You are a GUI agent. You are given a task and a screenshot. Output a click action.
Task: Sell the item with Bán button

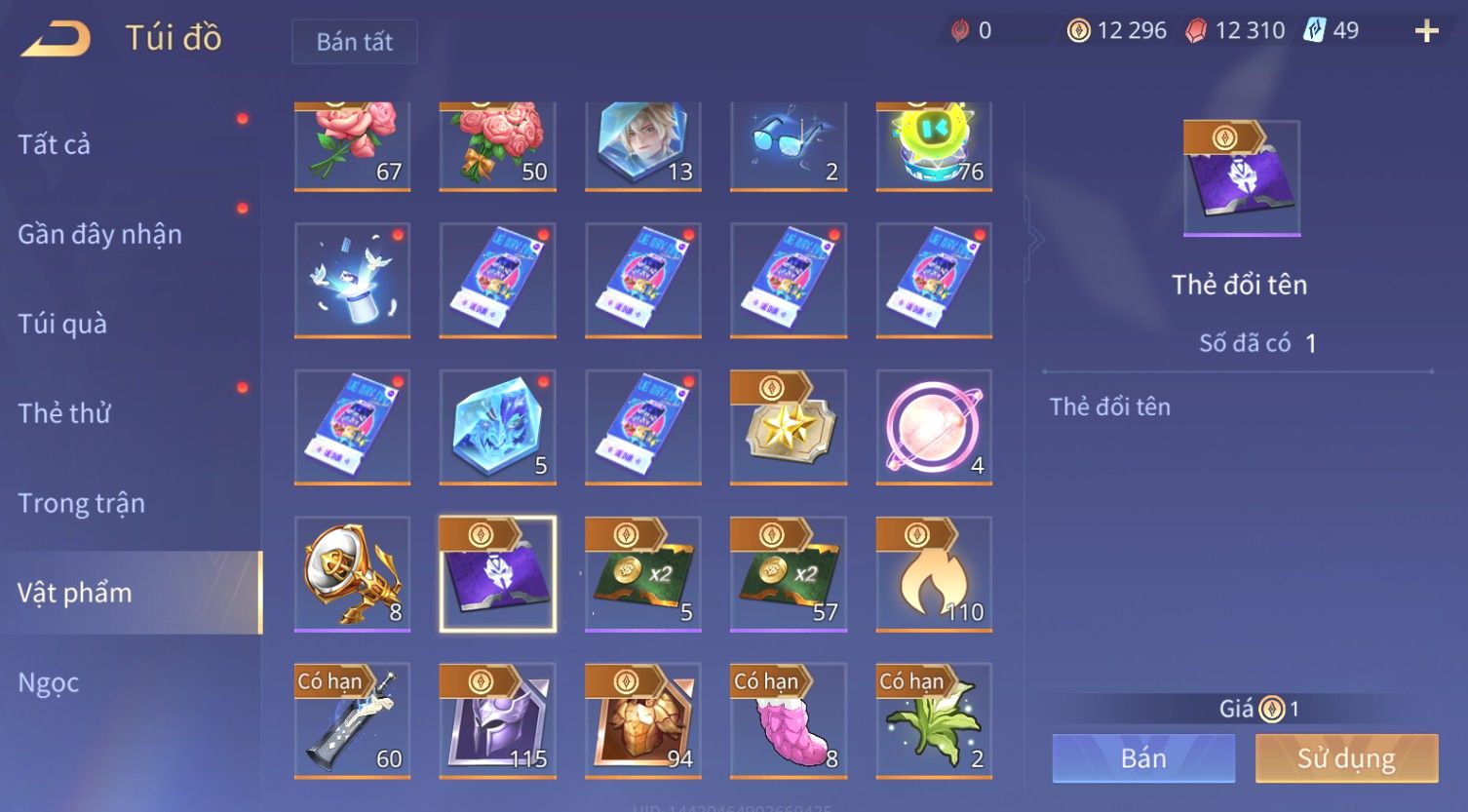tap(1143, 758)
